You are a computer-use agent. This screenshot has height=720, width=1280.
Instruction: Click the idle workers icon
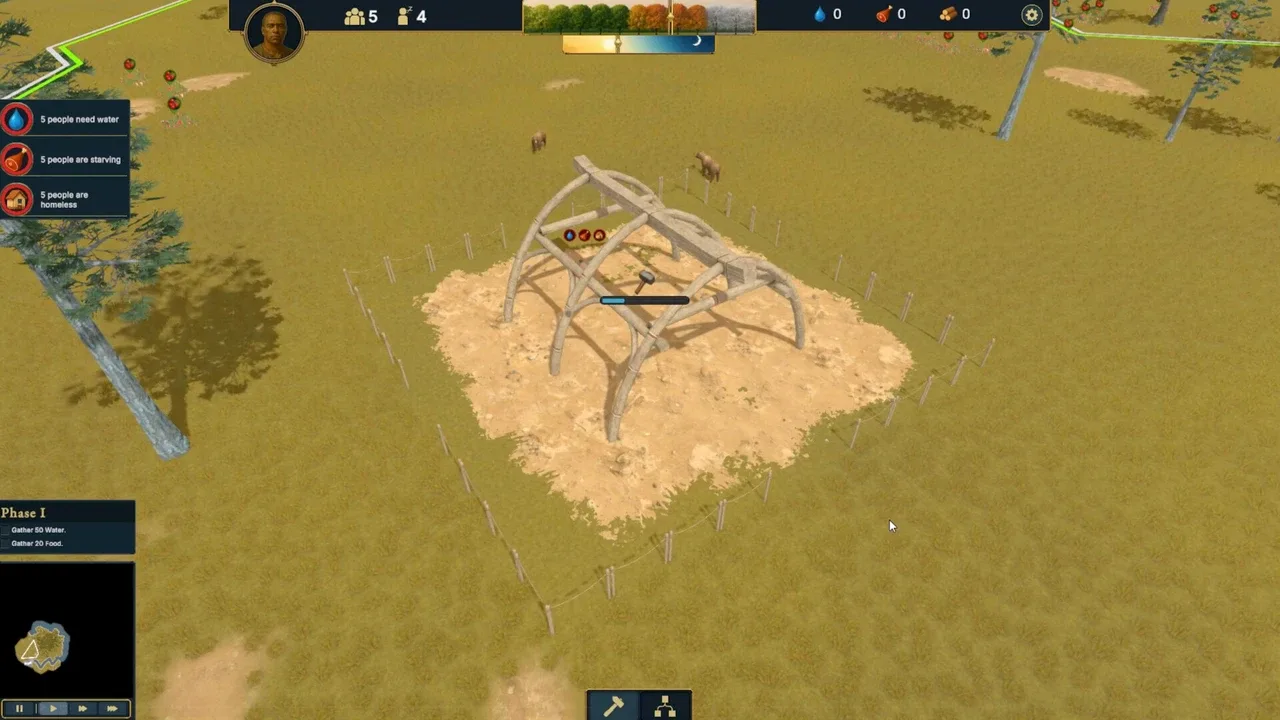point(404,16)
